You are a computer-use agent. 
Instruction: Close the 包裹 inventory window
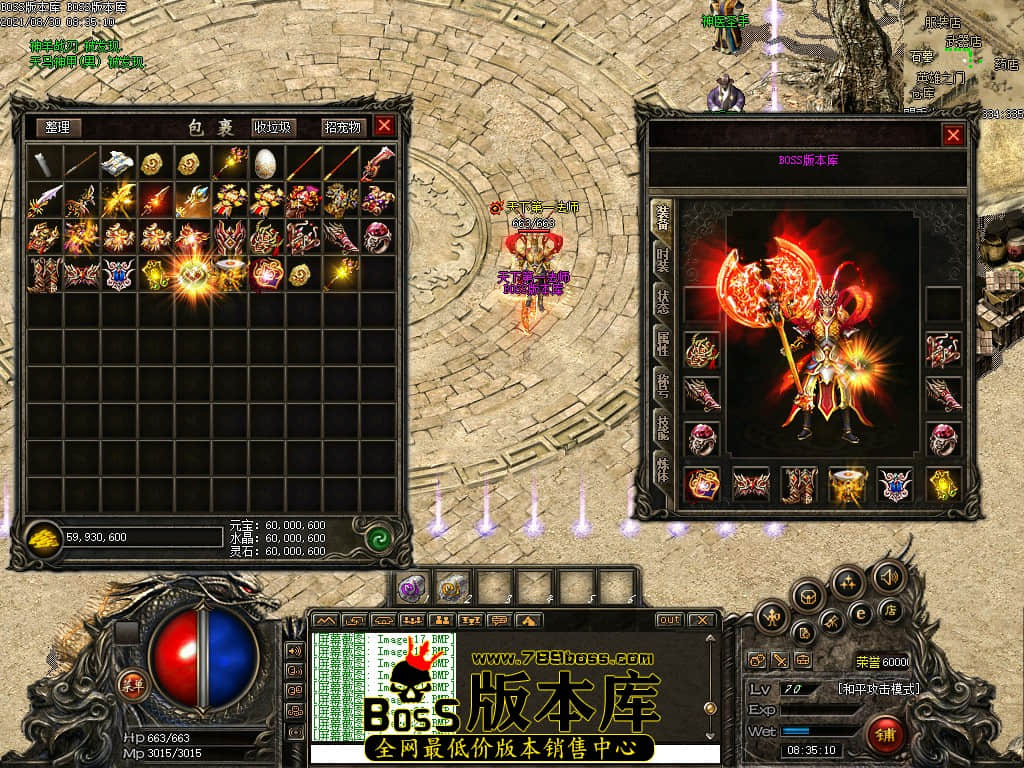(x=384, y=126)
